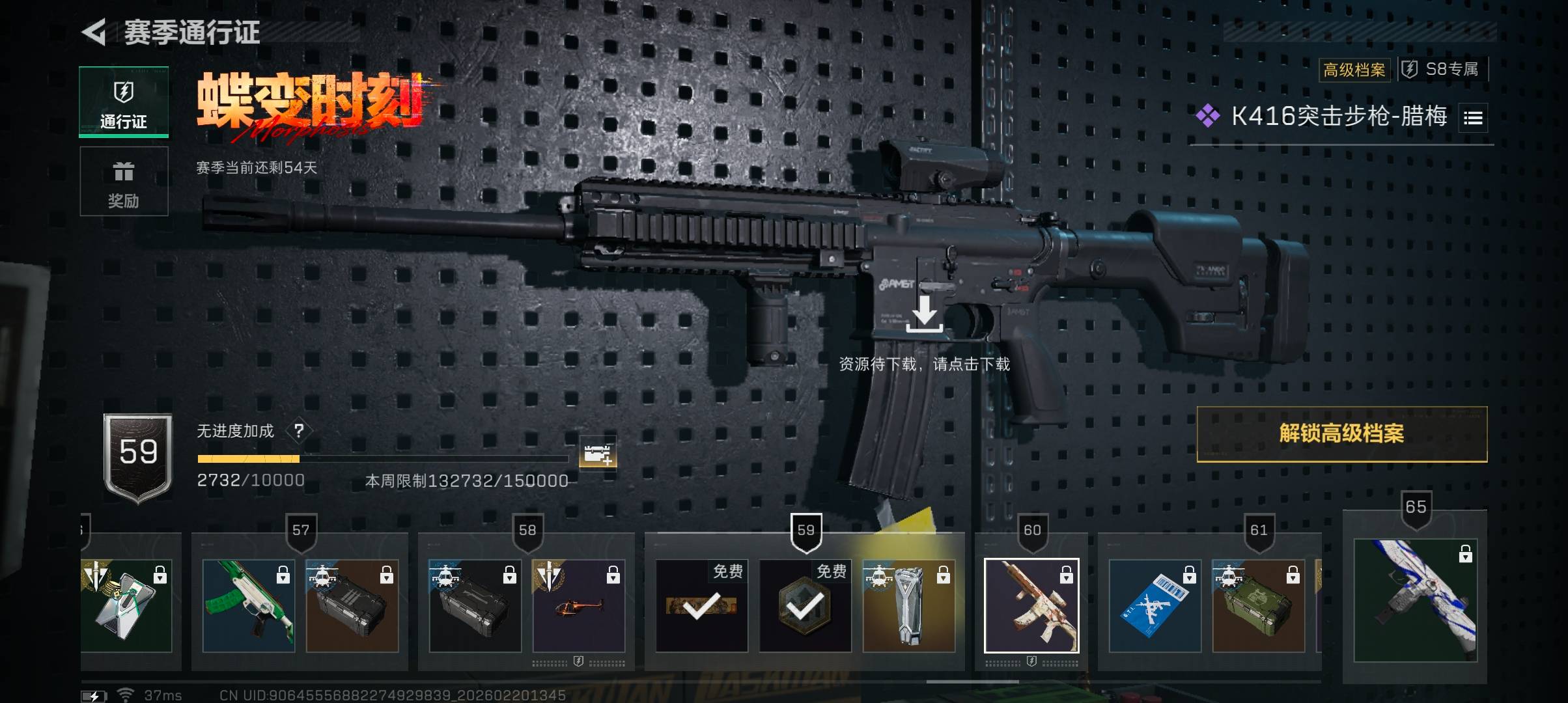Select the level 57 black crate reward
1568x703 pixels.
click(x=352, y=605)
